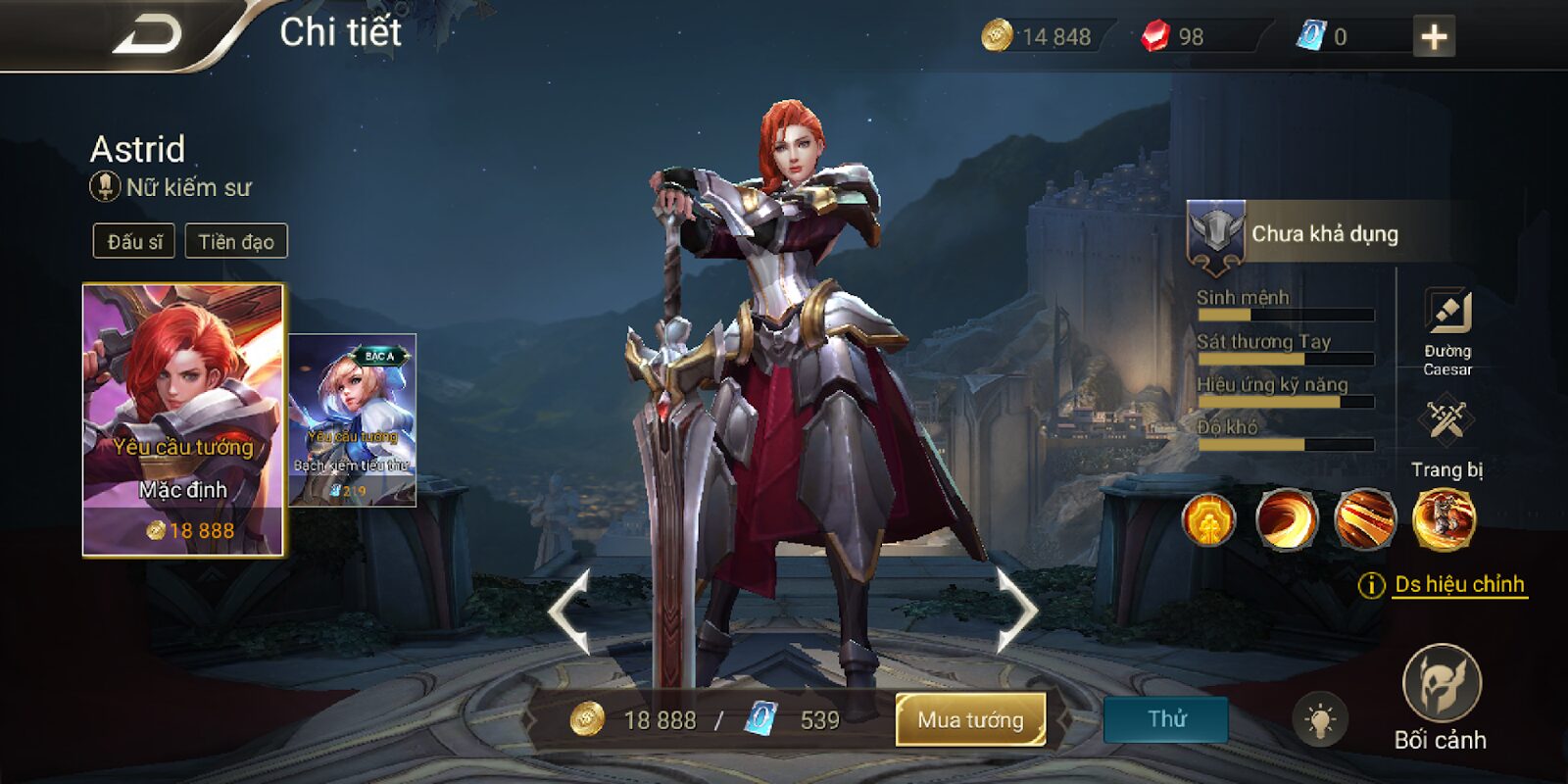View the ultimate skill with armored figure
Image resolution: width=1568 pixels, height=784 pixels.
pos(1444,518)
